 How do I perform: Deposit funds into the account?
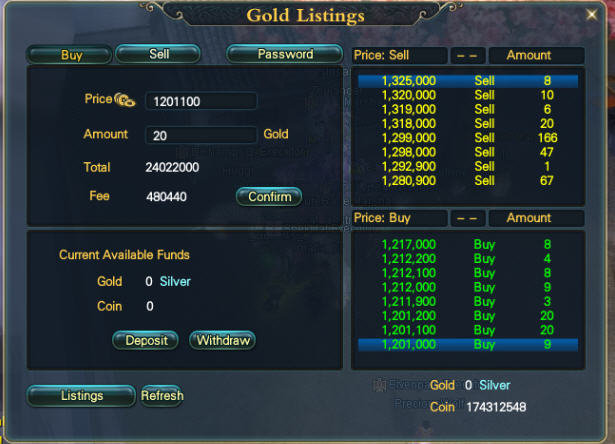(x=146, y=340)
